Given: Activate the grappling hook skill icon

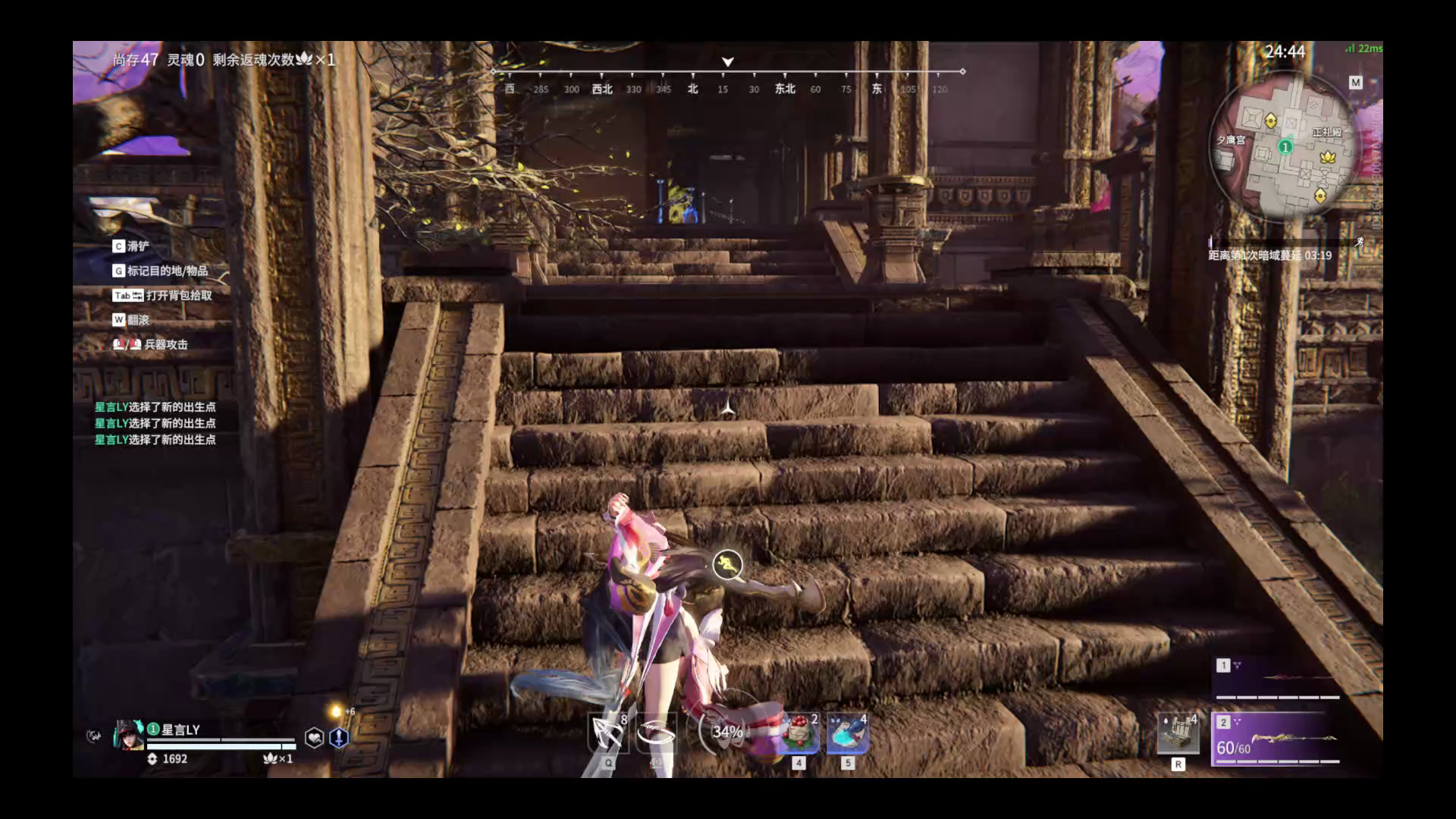Looking at the screenshot, I should (x=608, y=733).
